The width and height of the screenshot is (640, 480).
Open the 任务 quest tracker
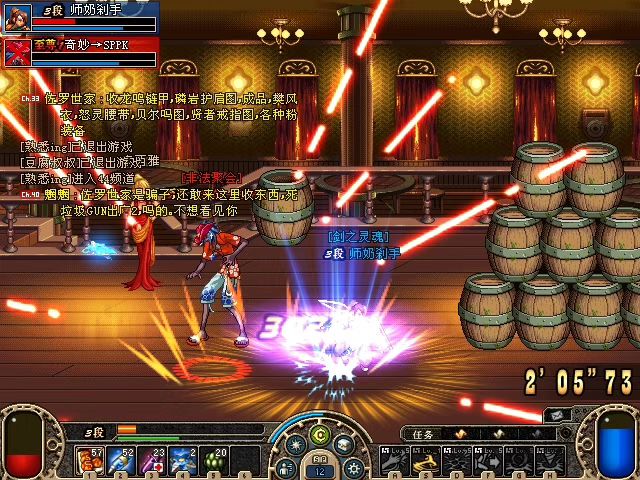coord(424,434)
